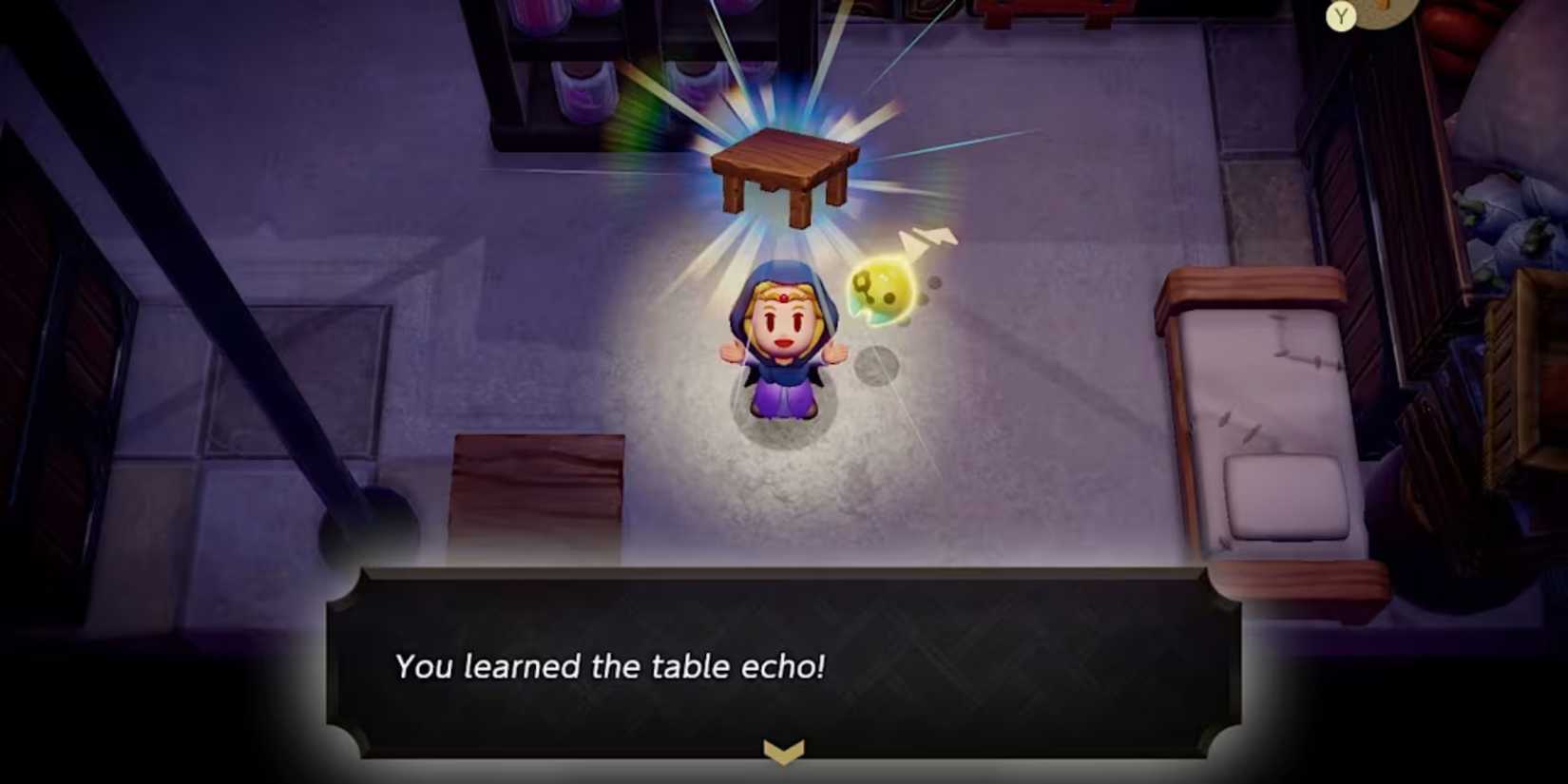
Task: Click the downward arrow under the text box
Action: pos(781,753)
